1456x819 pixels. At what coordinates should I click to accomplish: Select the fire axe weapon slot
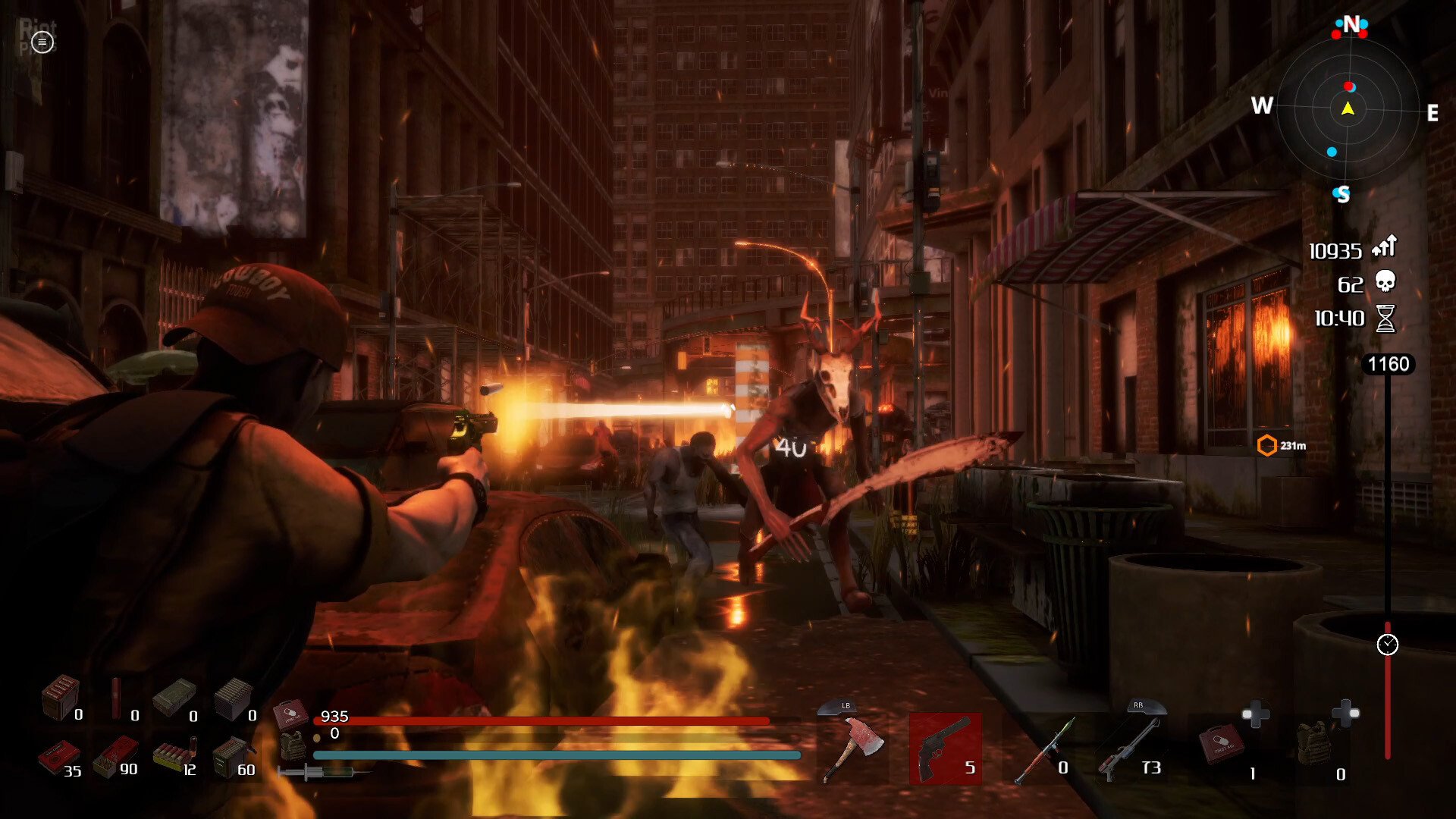[x=855, y=748]
